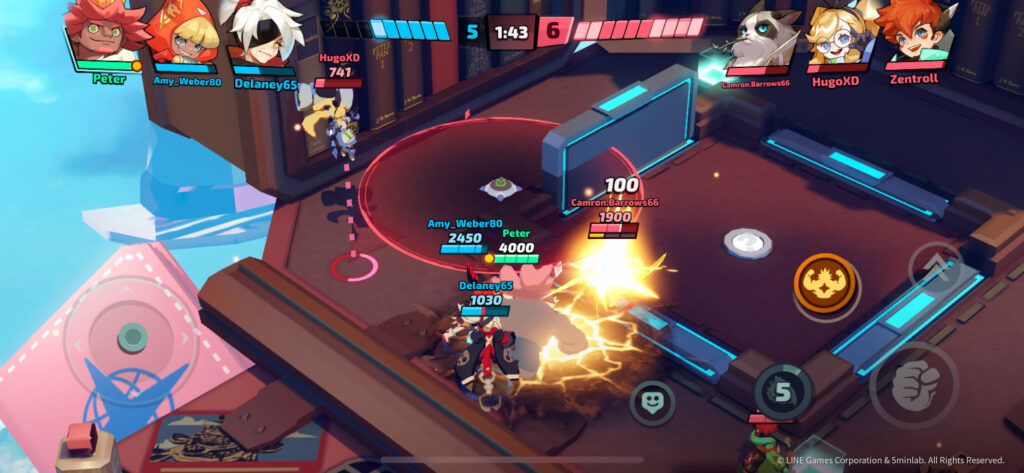The height and width of the screenshot is (473, 1024).
Task: Tap the fist attack button
Action: (914, 385)
